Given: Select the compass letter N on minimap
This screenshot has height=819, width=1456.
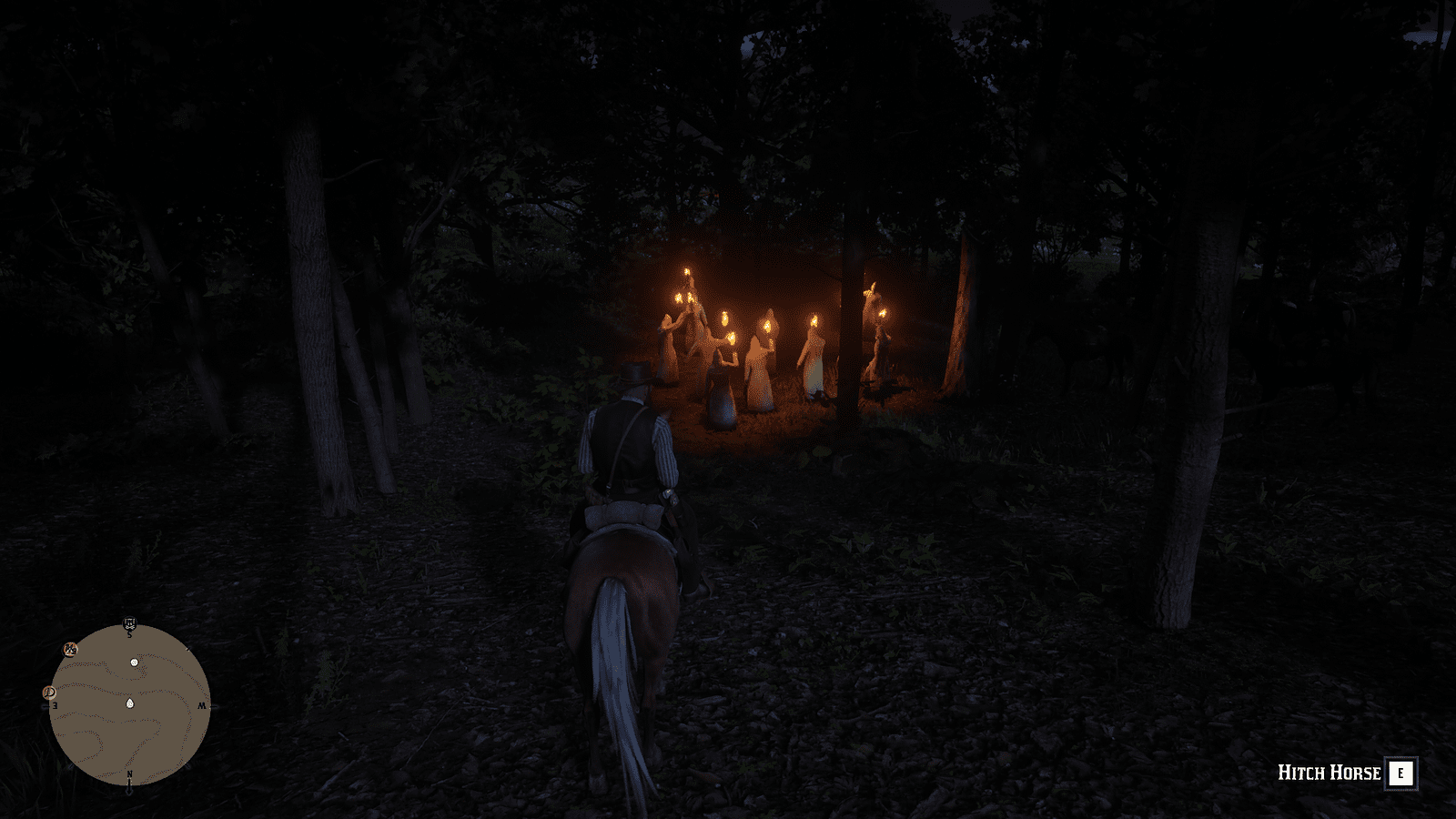Looking at the screenshot, I should [x=130, y=774].
